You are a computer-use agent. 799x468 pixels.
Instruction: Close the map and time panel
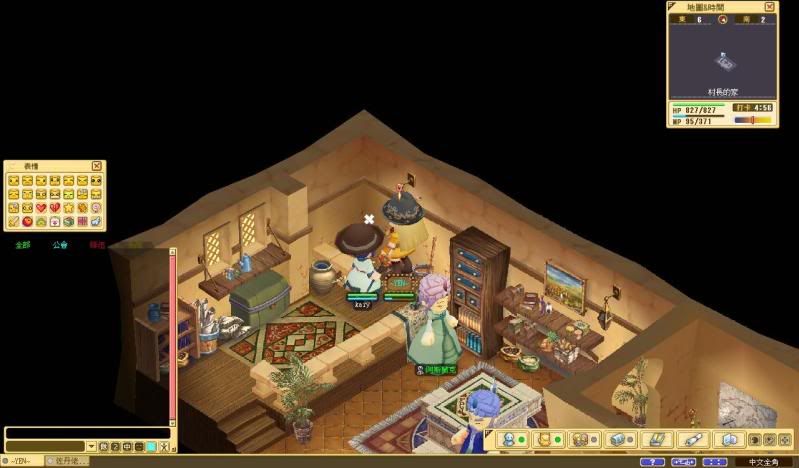coord(770,7)
